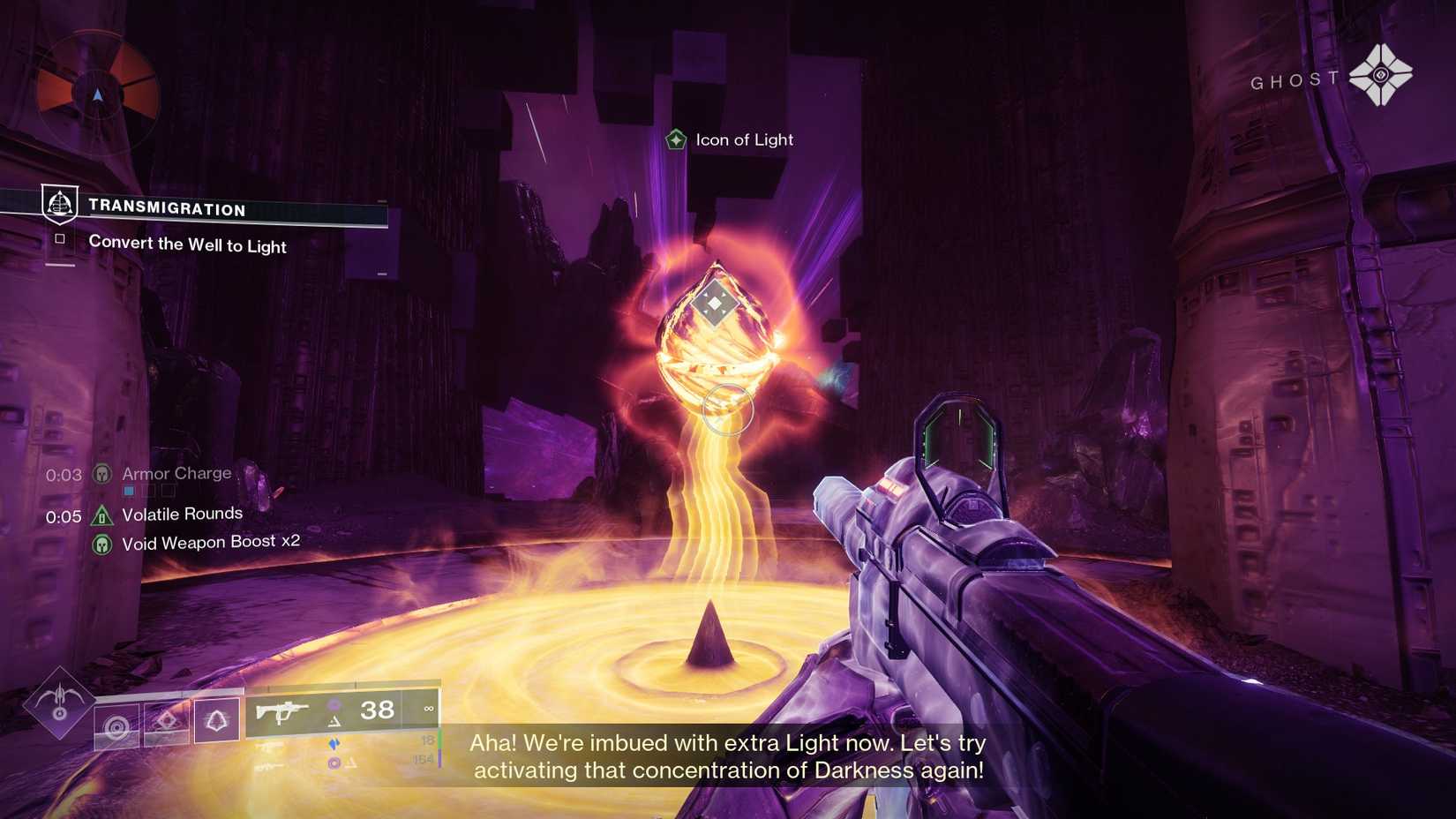Click the ammo count showing 38
Viewport: 1456px width, 819px height.
click(377, 708)
